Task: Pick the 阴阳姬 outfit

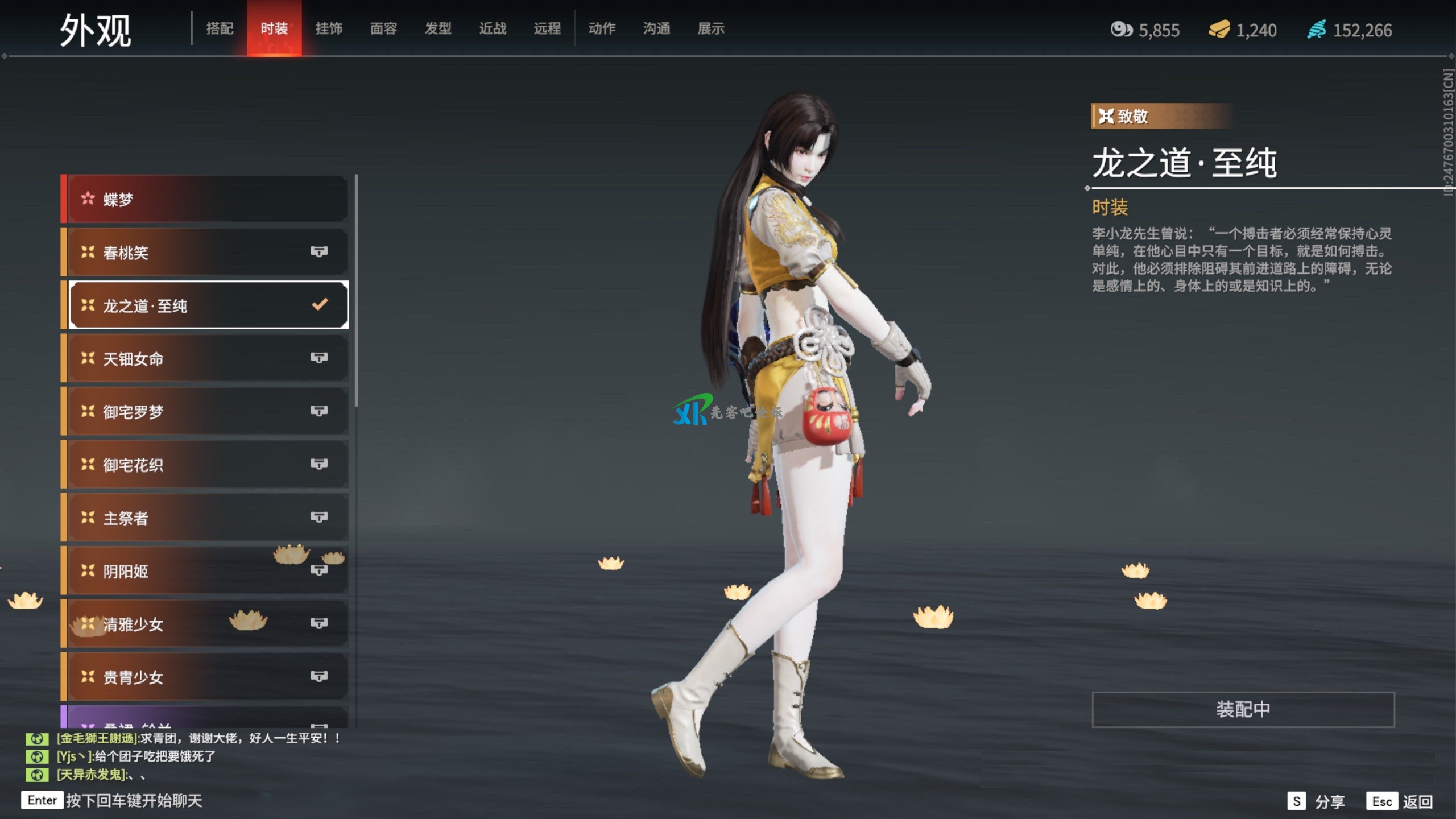Action: pyautogui.click(x=205, y=570)
